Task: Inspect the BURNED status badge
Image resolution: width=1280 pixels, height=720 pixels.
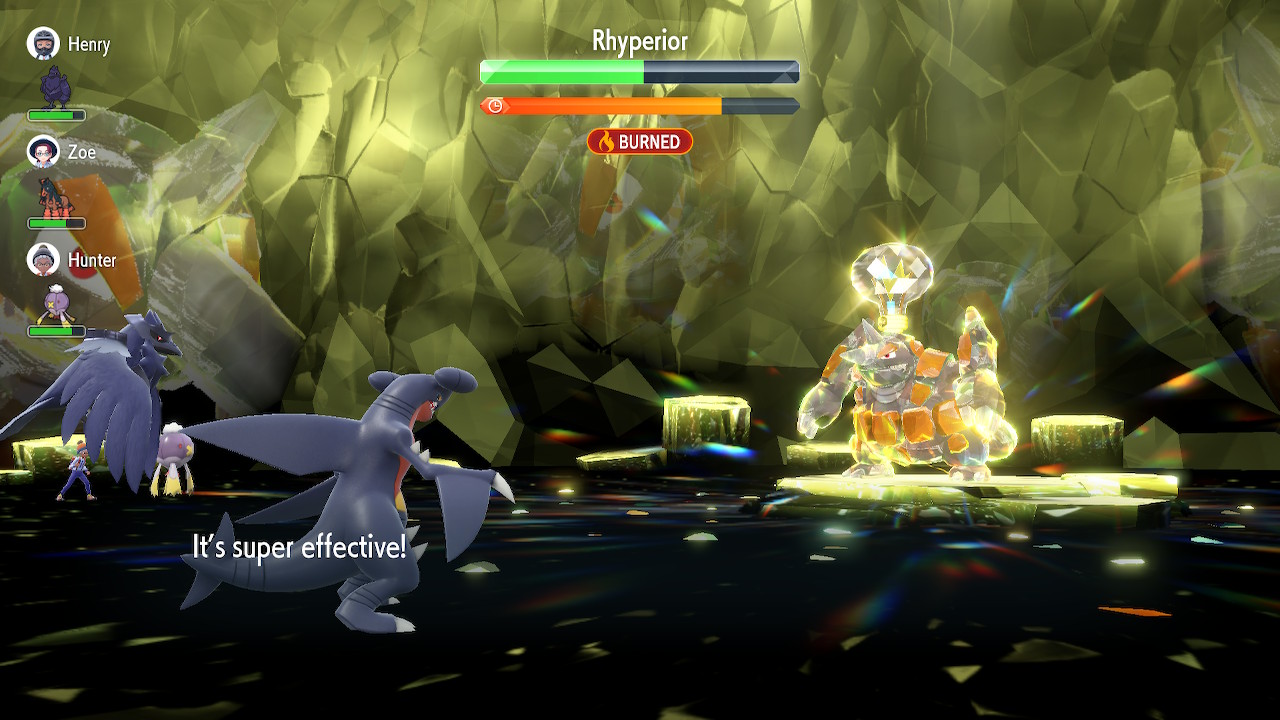Action: (x=640, y=142)
